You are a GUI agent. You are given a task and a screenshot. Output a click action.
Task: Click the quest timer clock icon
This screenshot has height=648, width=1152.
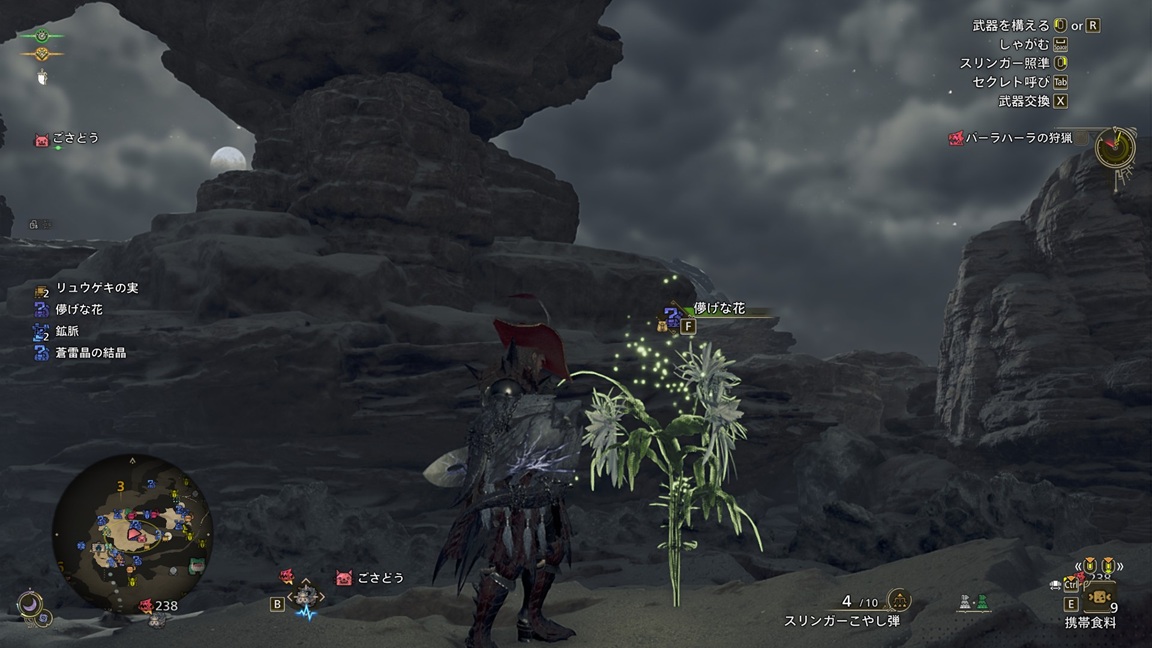(1114, 148)
